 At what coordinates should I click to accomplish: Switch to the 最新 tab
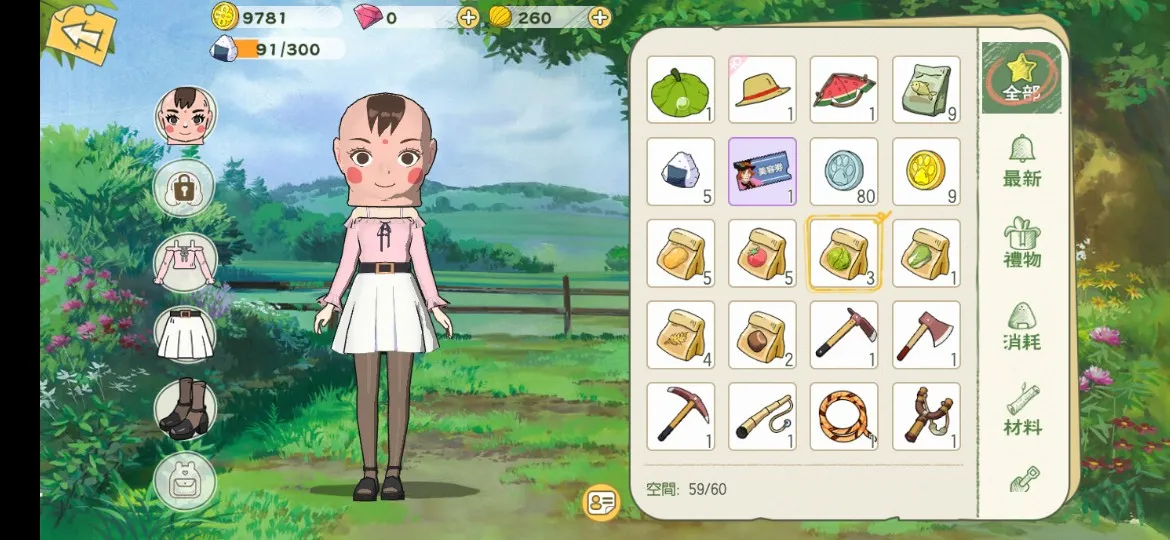tap(1021, 163)
